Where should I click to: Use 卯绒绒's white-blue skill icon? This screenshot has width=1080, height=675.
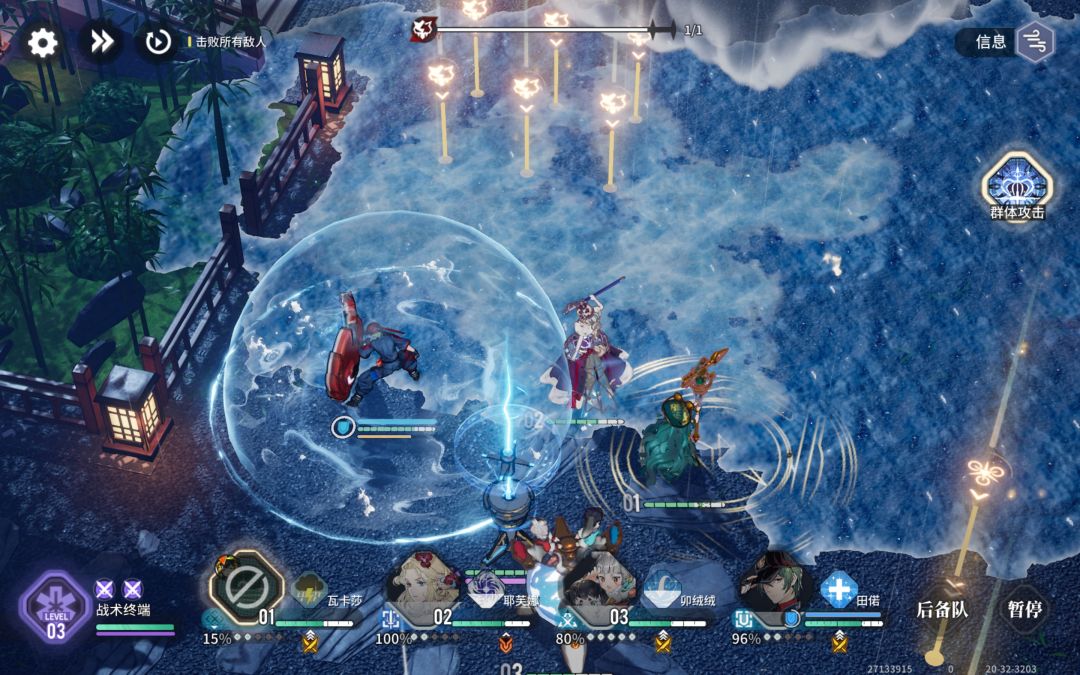pos(662,590)
